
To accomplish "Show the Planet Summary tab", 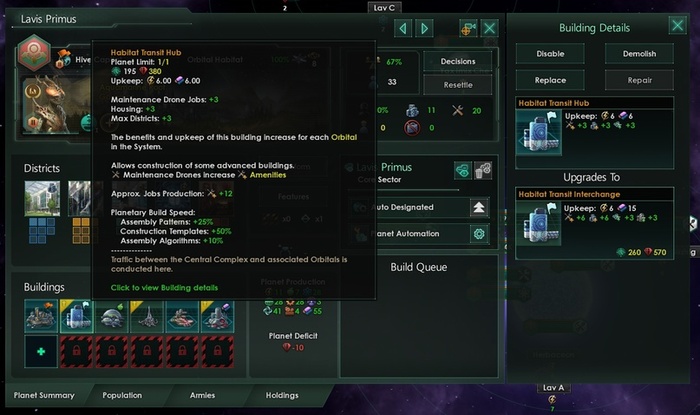I will point(45,395).
